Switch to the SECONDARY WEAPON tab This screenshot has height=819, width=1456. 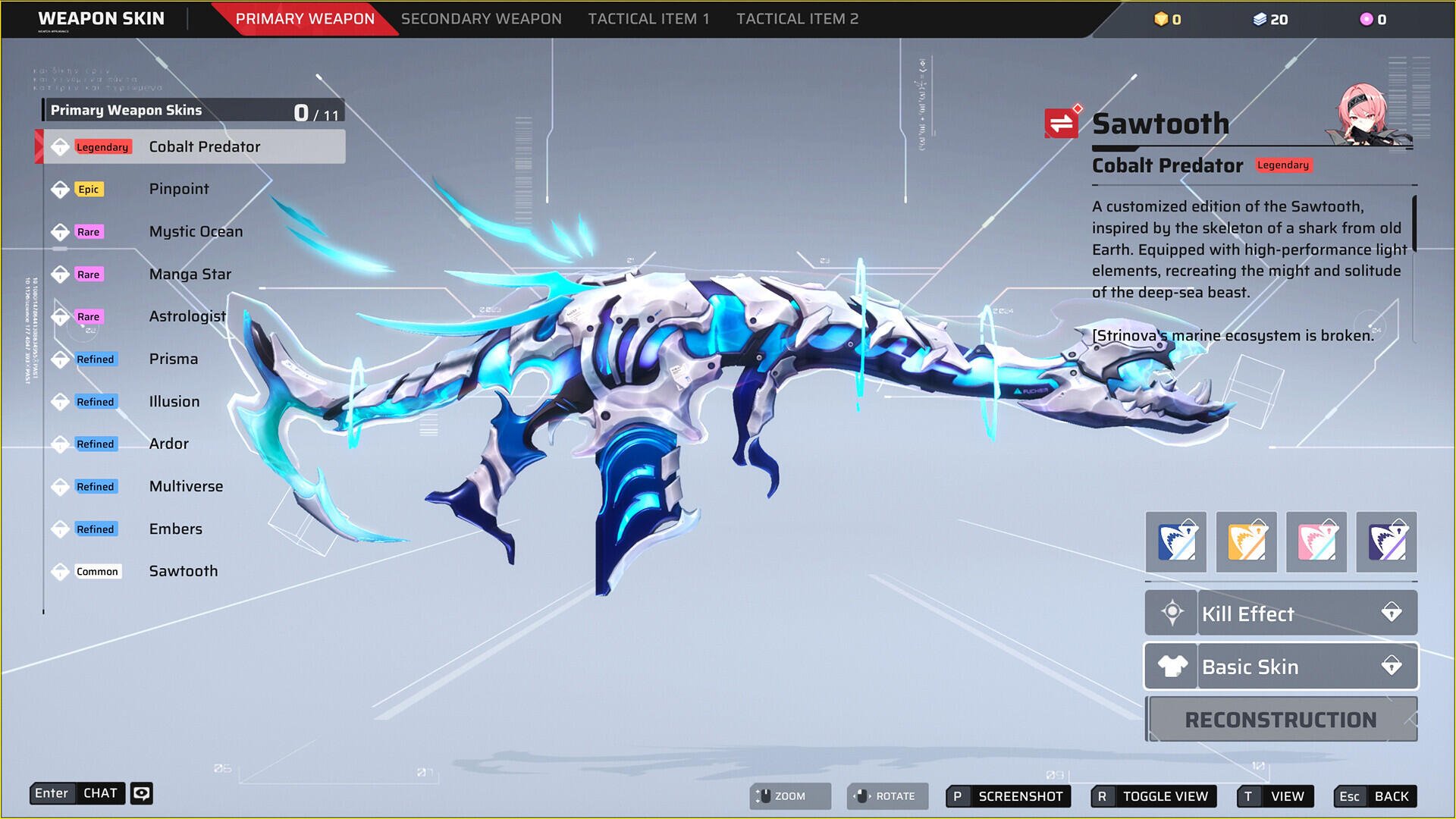tap(481, 18)
